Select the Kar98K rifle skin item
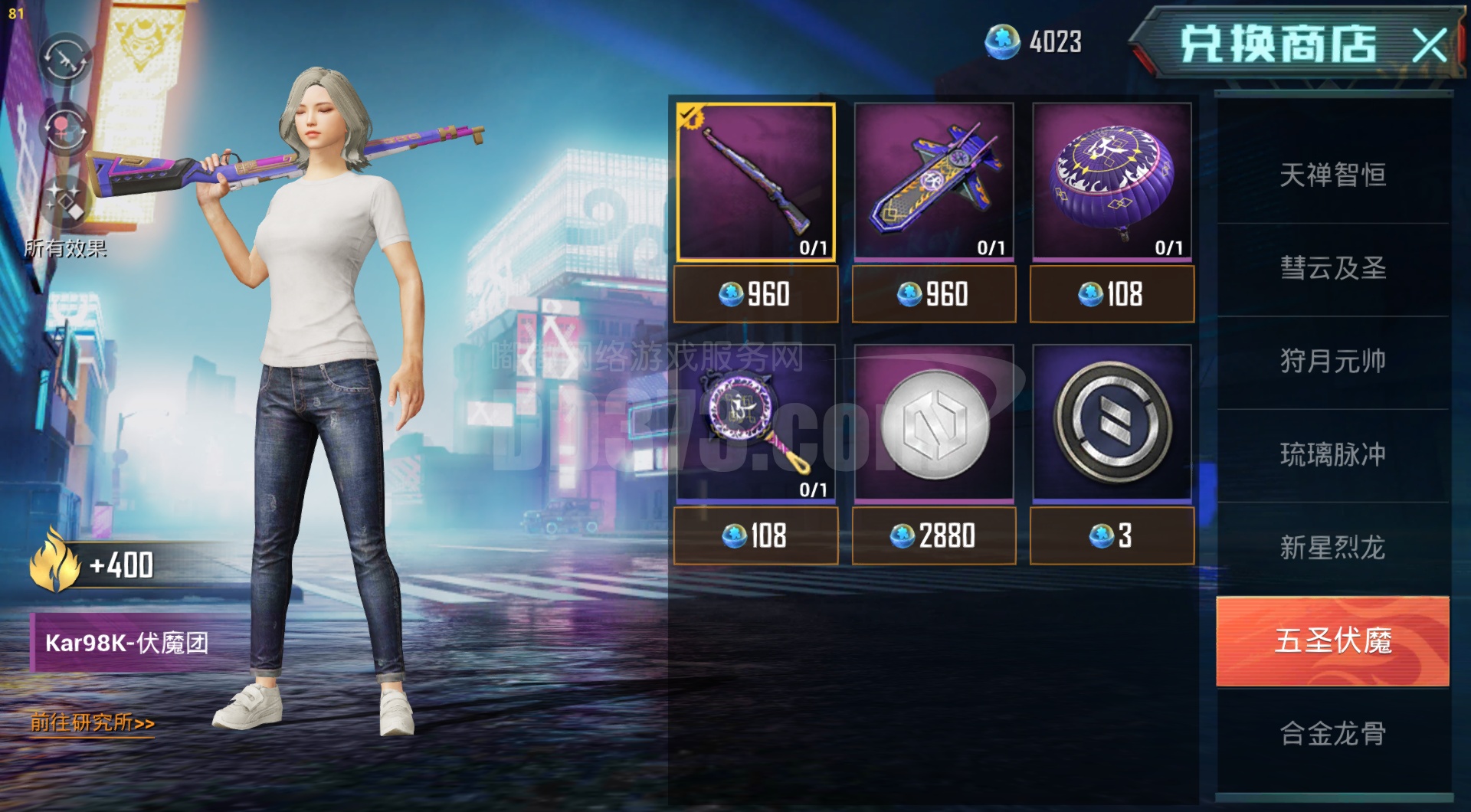The width and height of the screenshot is (1471, 812). pyautogui.click(x=755, y=182)
